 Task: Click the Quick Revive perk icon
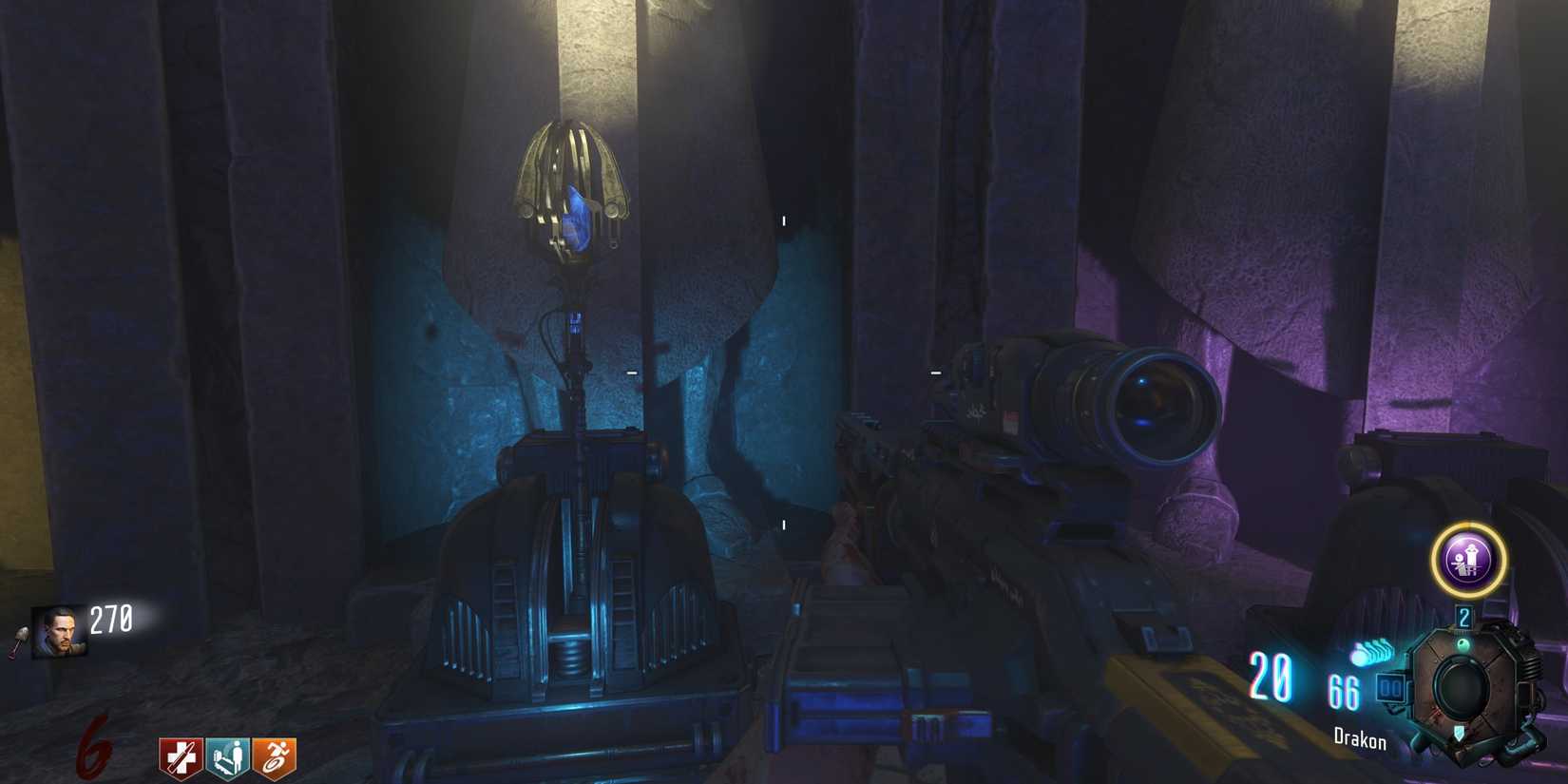(x=228, y=756)
